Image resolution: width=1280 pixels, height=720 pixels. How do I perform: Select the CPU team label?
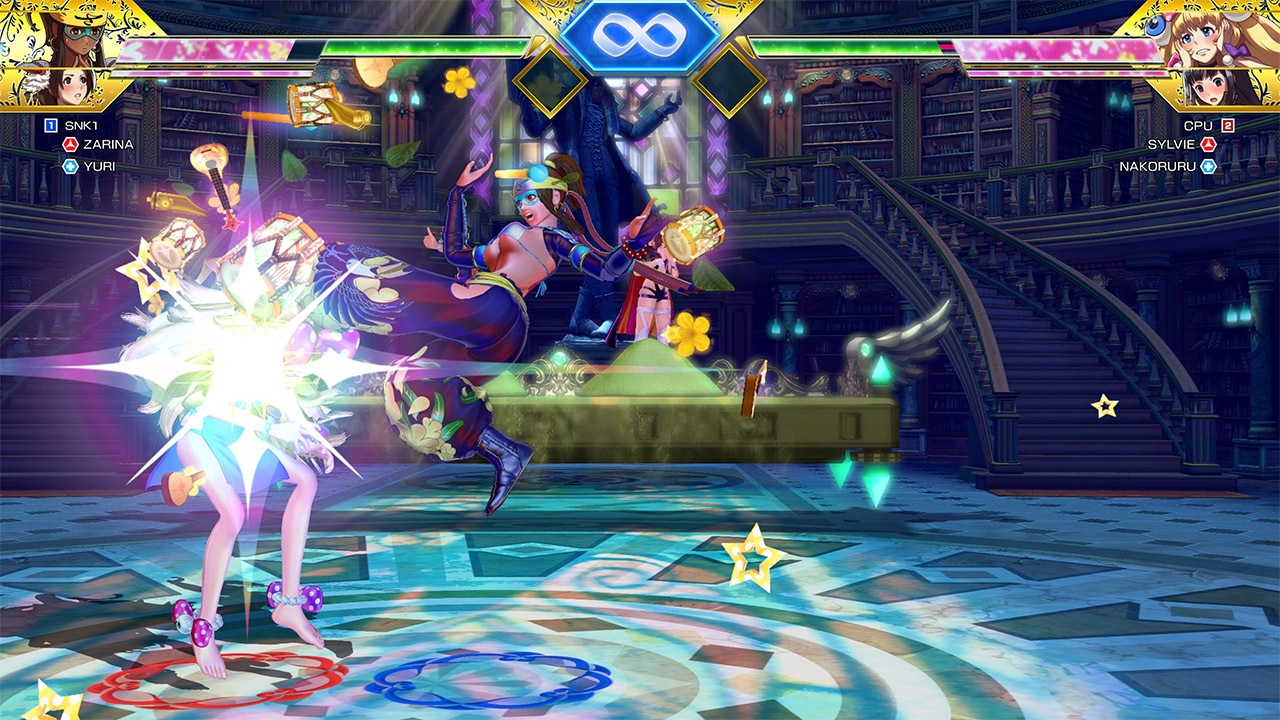1198,125
